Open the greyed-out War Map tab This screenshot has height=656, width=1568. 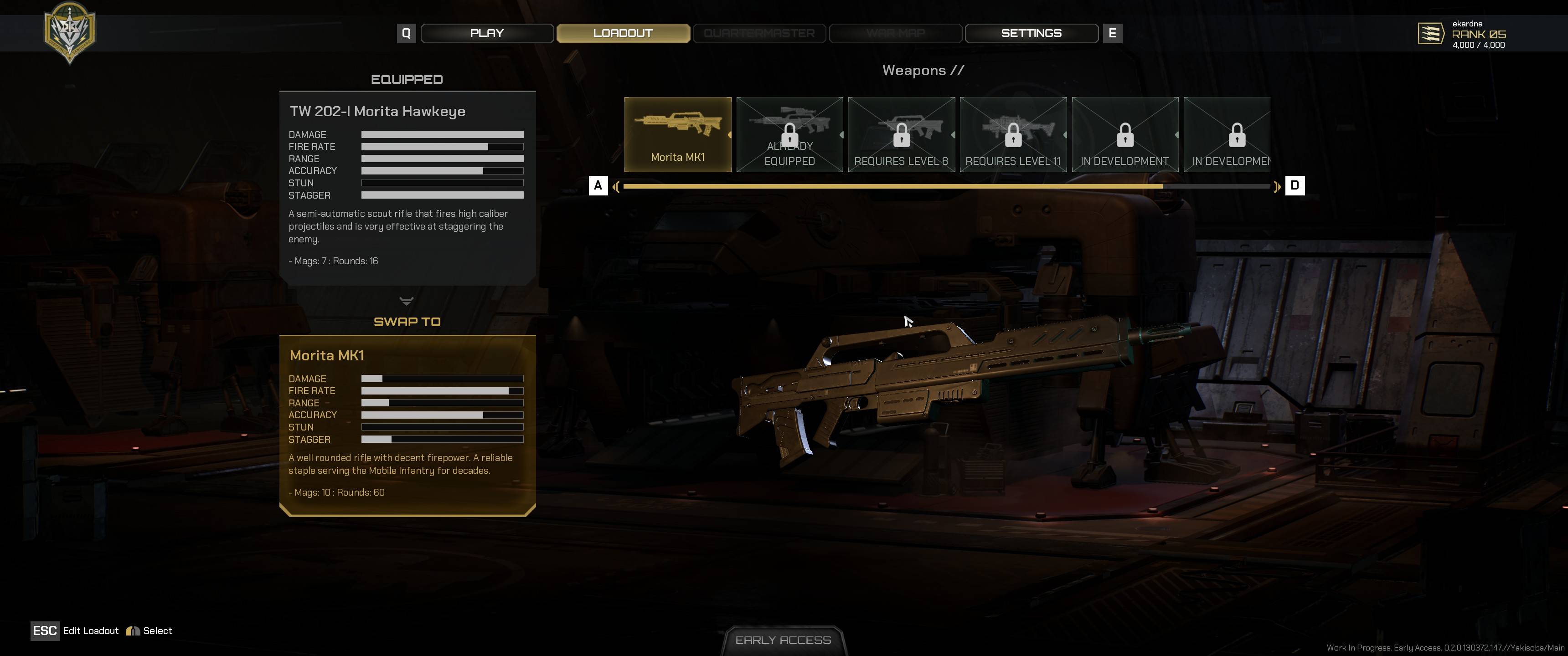895,33
